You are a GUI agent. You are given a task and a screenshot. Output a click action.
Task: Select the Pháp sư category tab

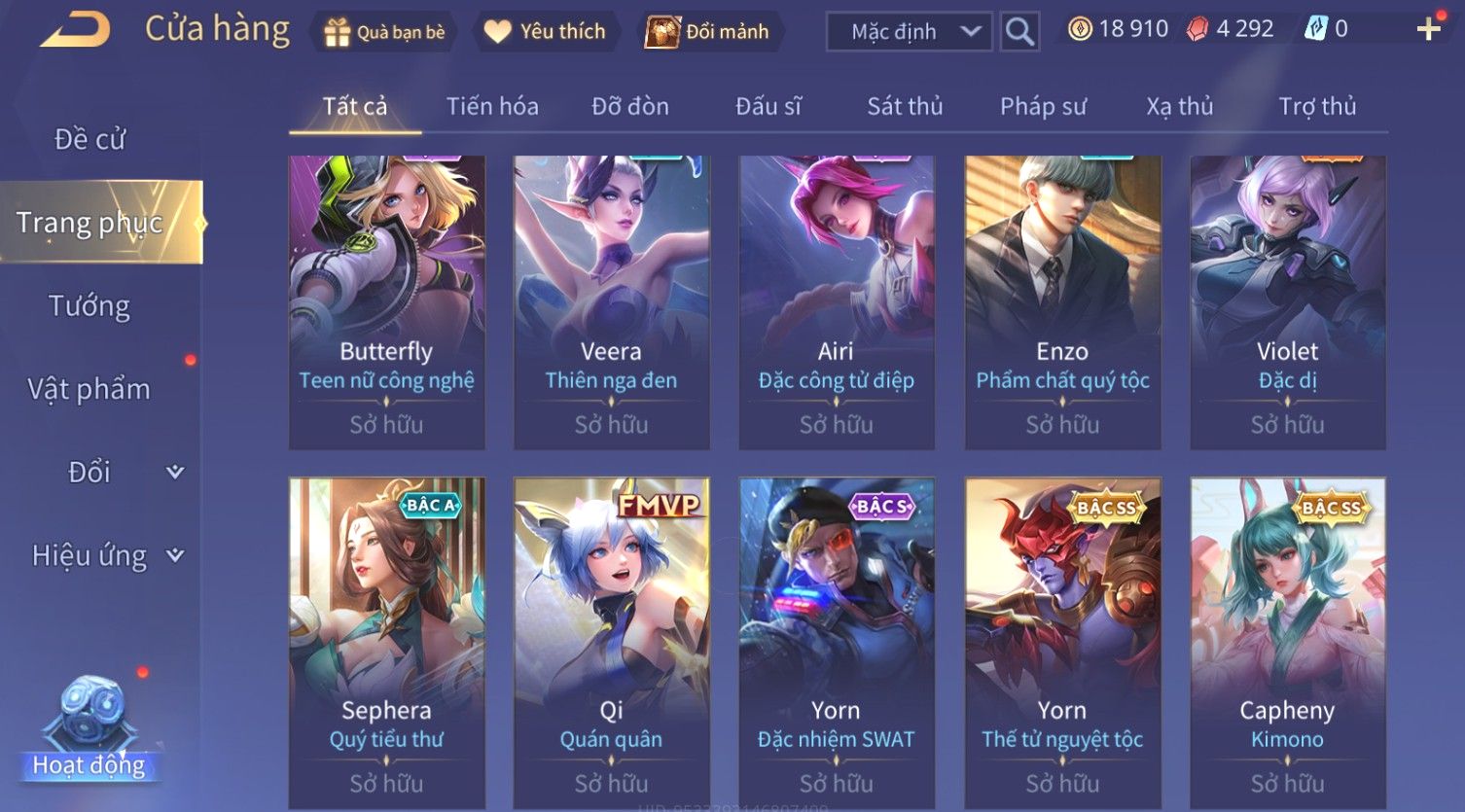click(1043, 106)
